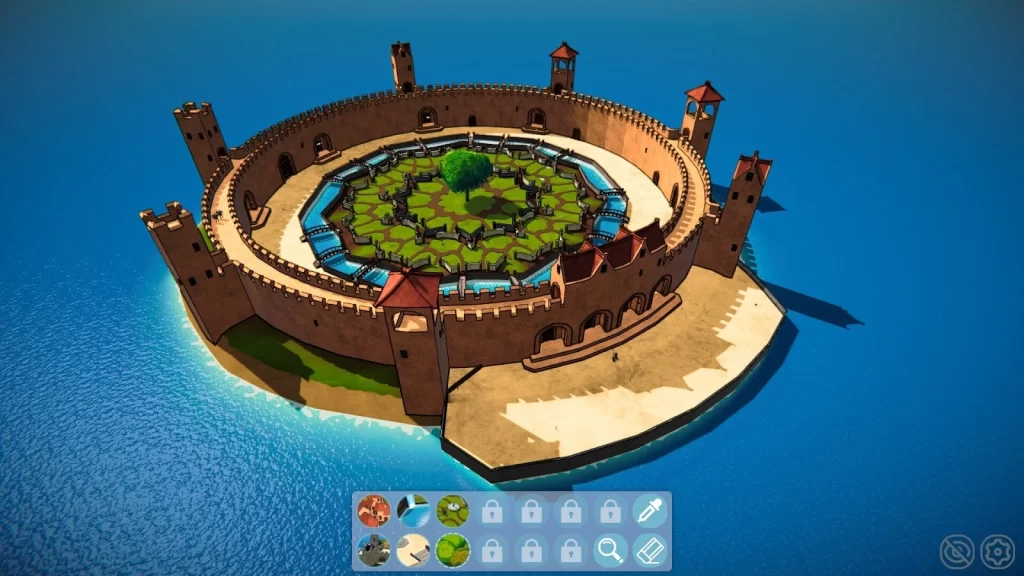Select the grey stone ruins brush
Viewport: 1024px width, 576px height.
374,550
